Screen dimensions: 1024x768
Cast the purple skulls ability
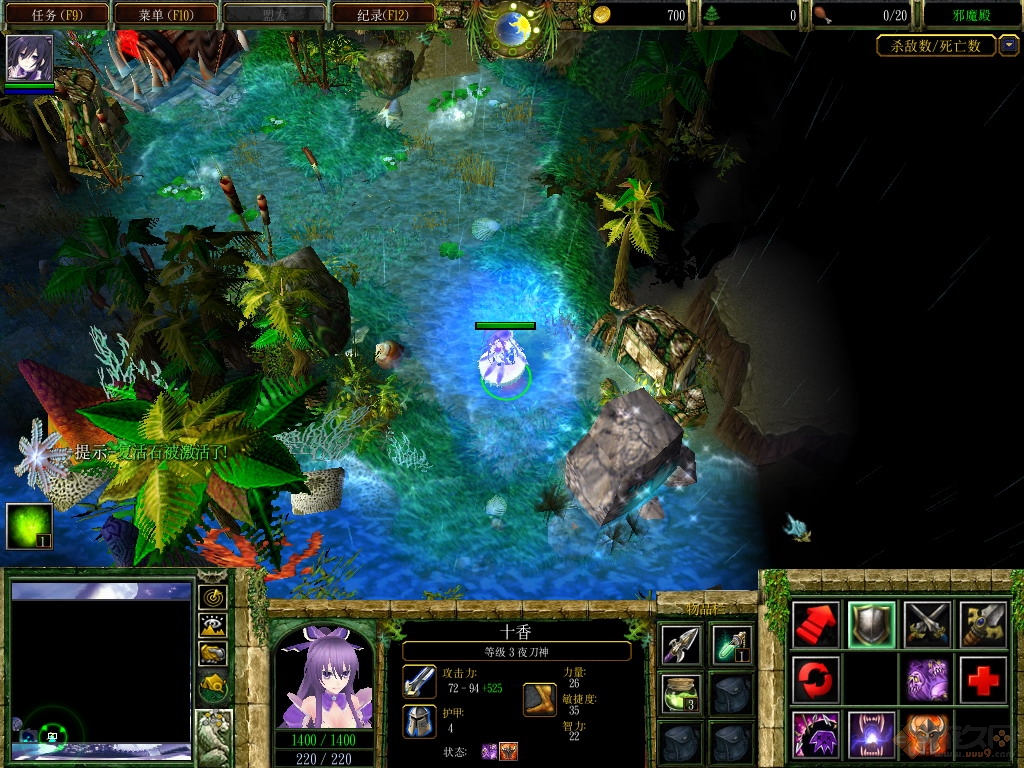(926, 680)
